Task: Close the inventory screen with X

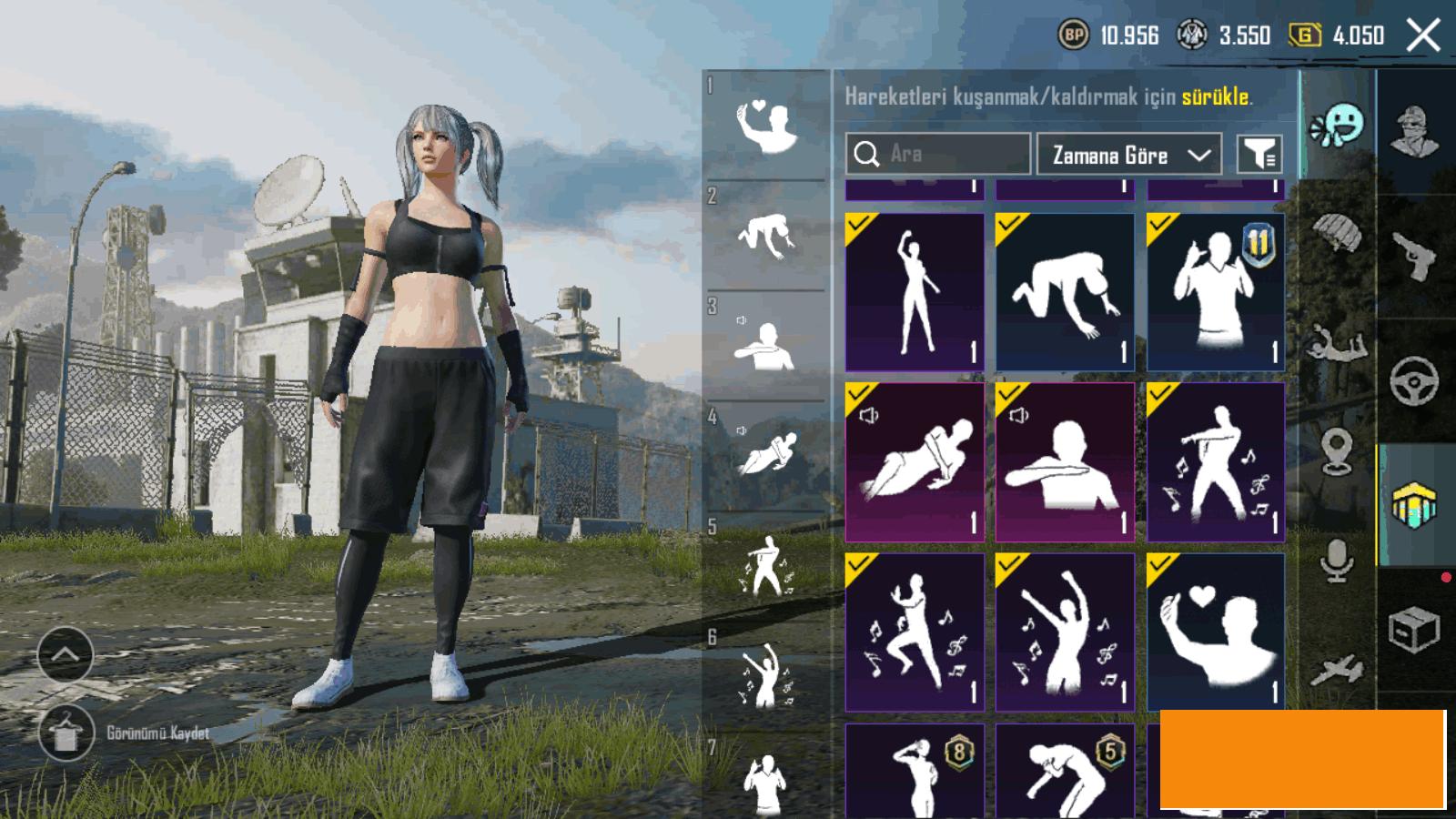Action: tap(1422, 36)
